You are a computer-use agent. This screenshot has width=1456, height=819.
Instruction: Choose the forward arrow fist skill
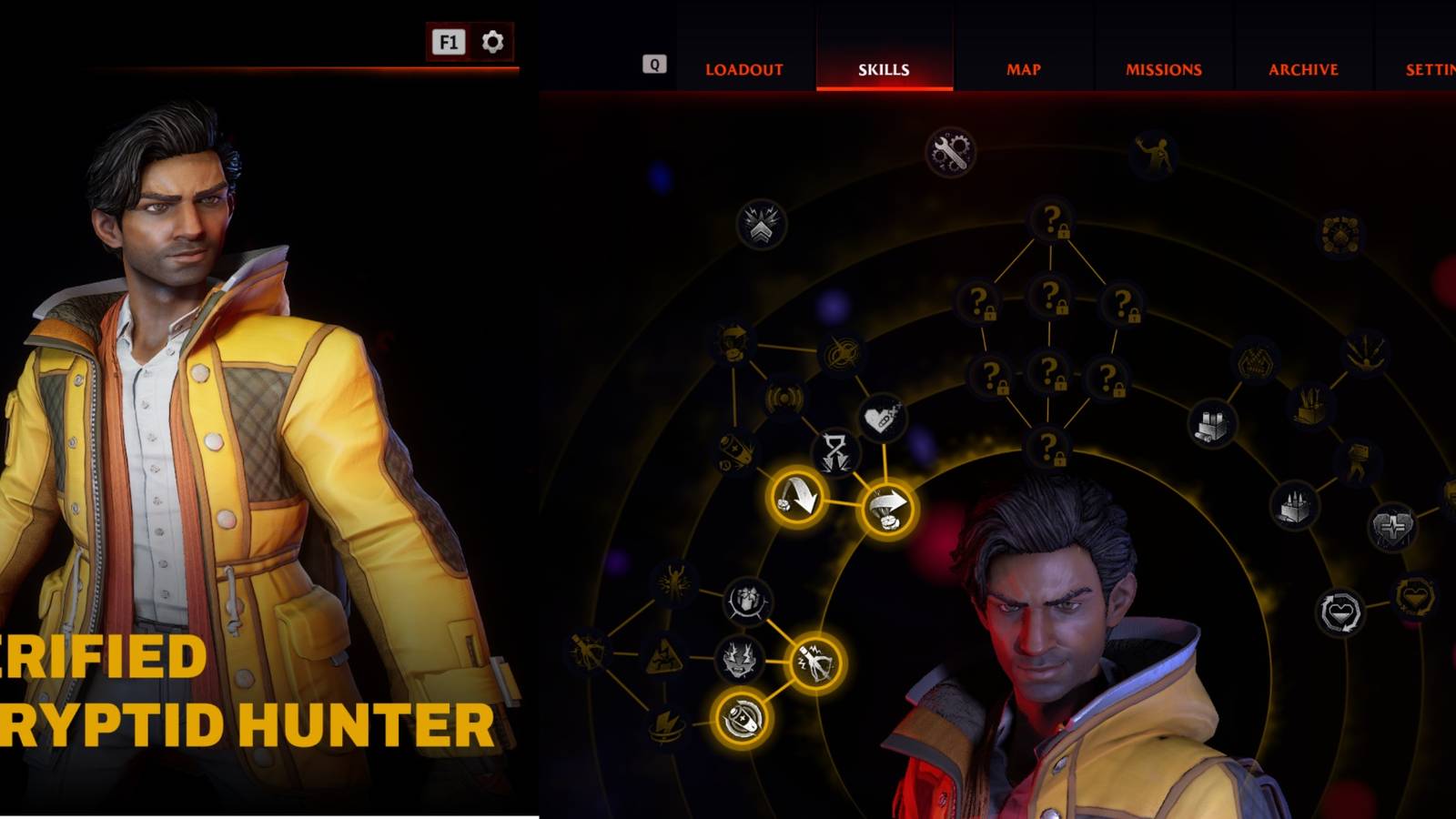coord(887,509)
